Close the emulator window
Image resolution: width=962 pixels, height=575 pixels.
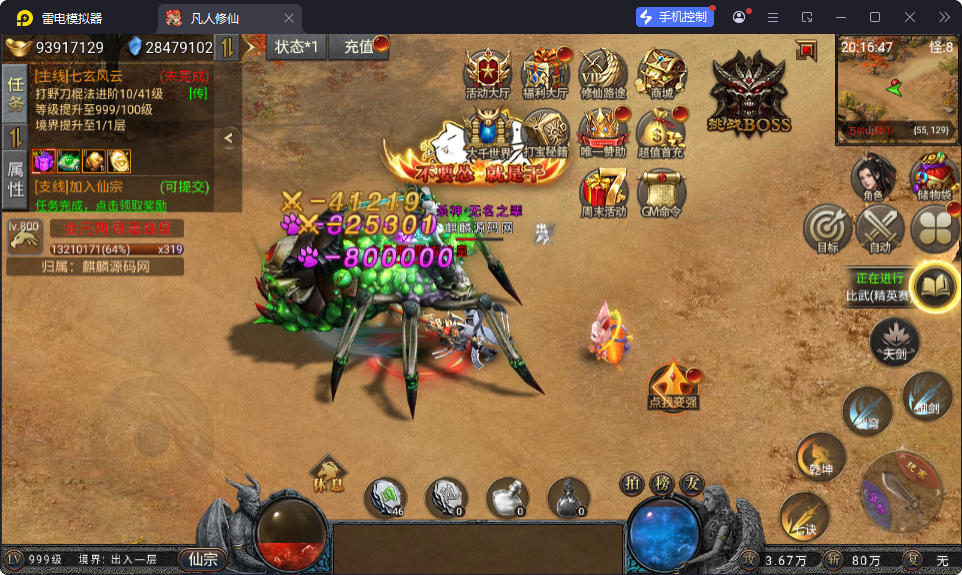click(x=910, y=17)
